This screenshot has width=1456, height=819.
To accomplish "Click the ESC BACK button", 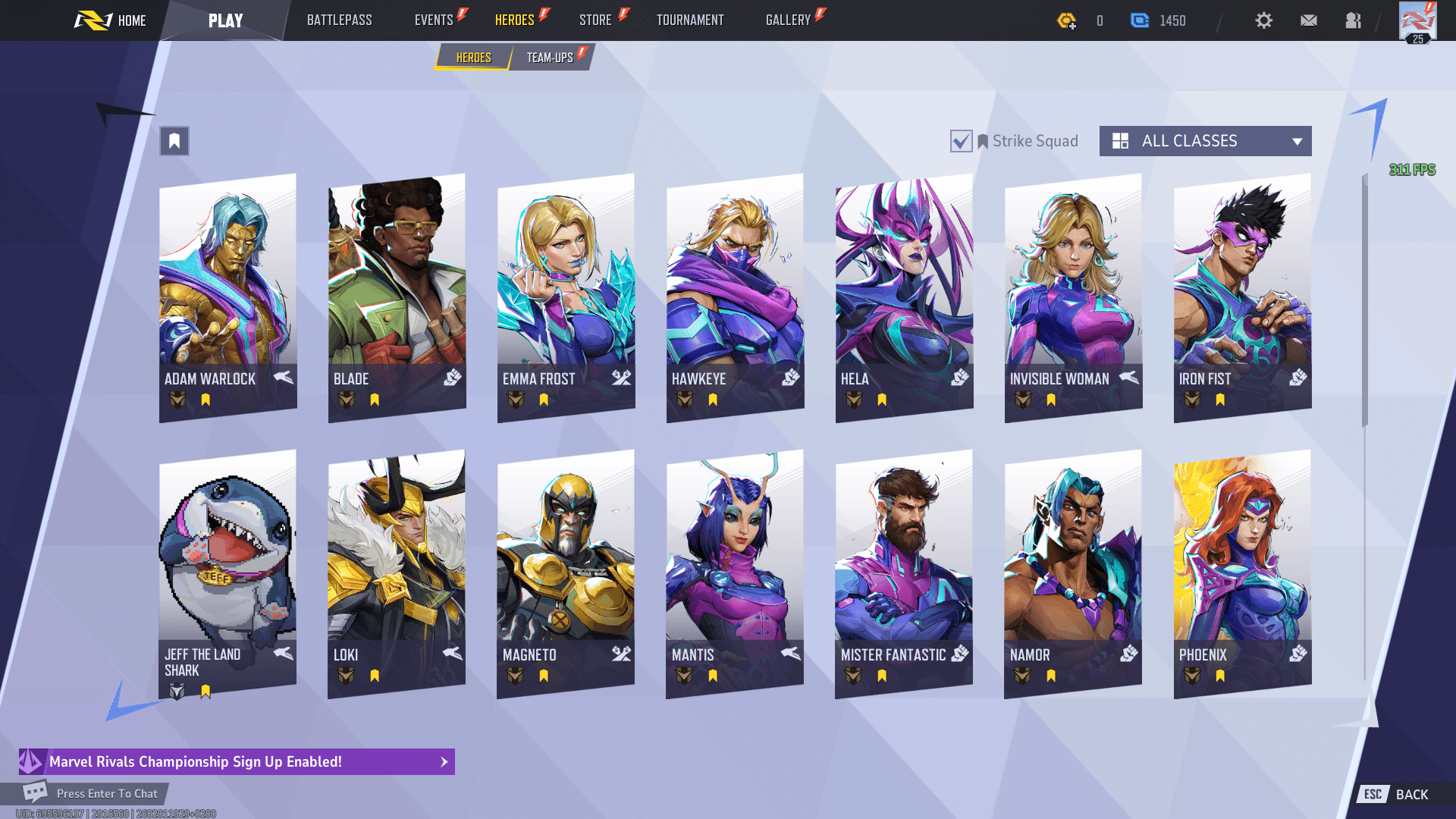I will [x=1395, y=794].
